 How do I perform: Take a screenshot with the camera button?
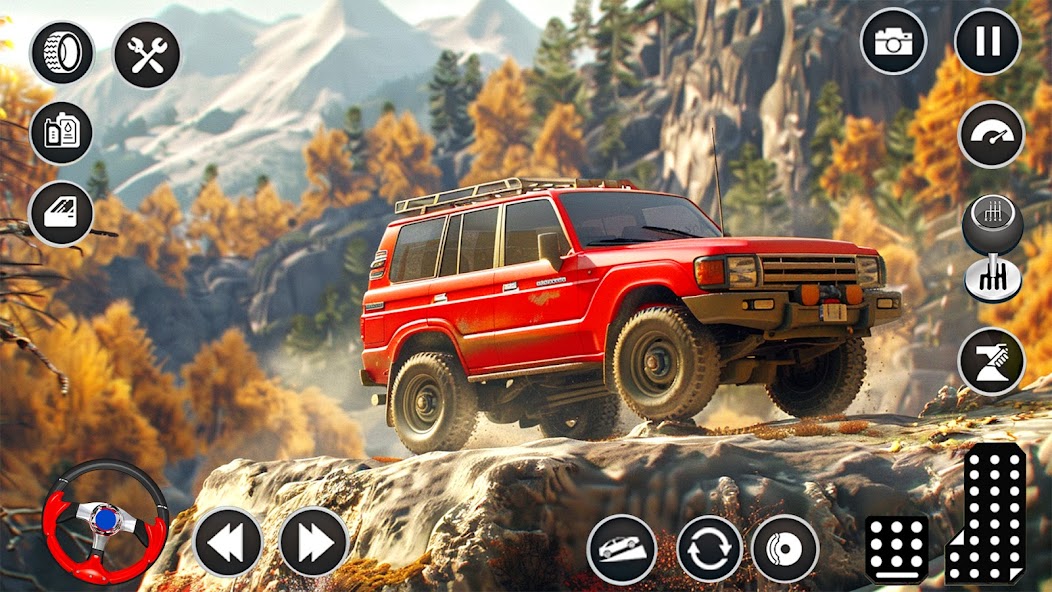tap(893, 41)
